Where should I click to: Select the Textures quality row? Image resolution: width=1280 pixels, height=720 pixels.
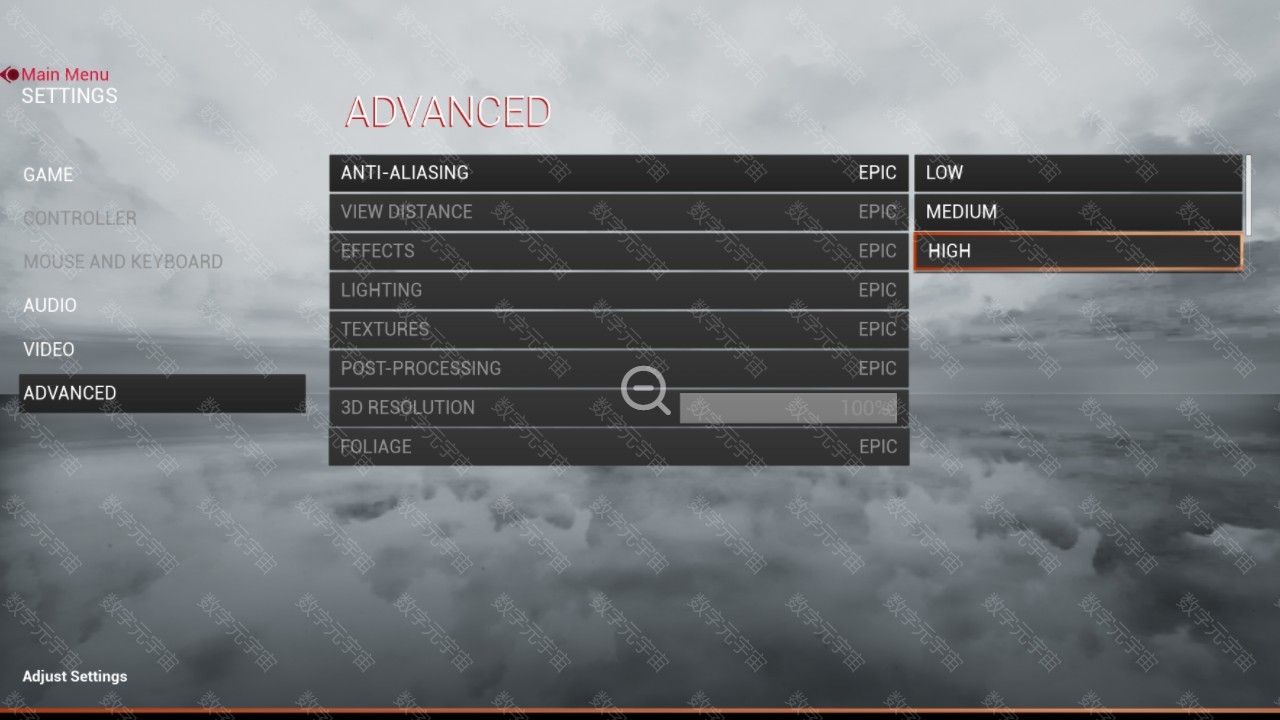click(618, 329)
